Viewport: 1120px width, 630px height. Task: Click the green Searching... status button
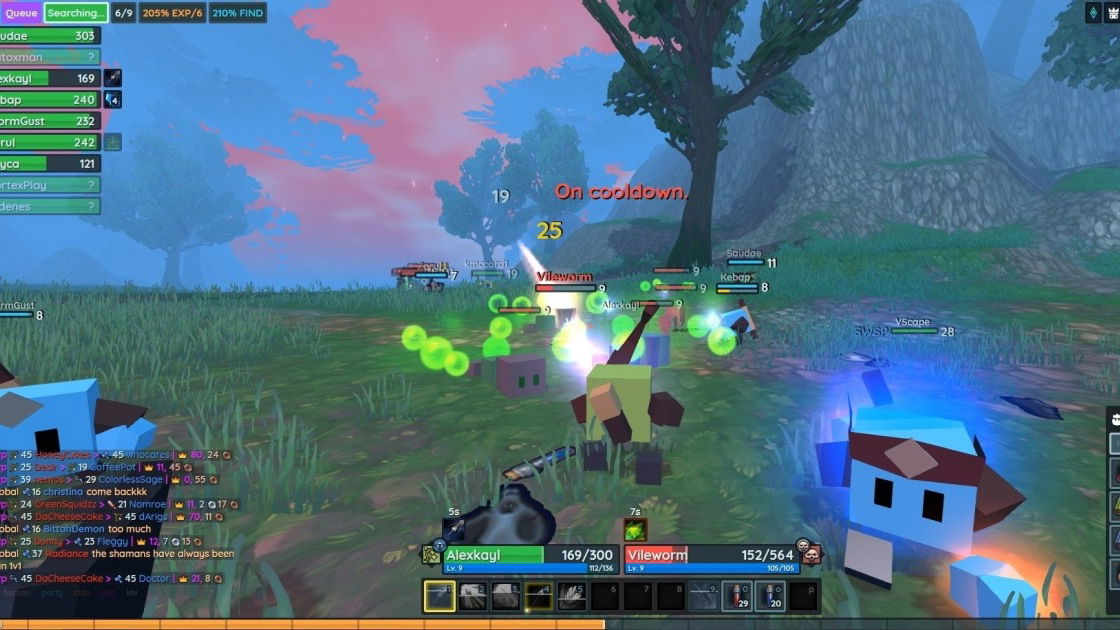[76, 13]
